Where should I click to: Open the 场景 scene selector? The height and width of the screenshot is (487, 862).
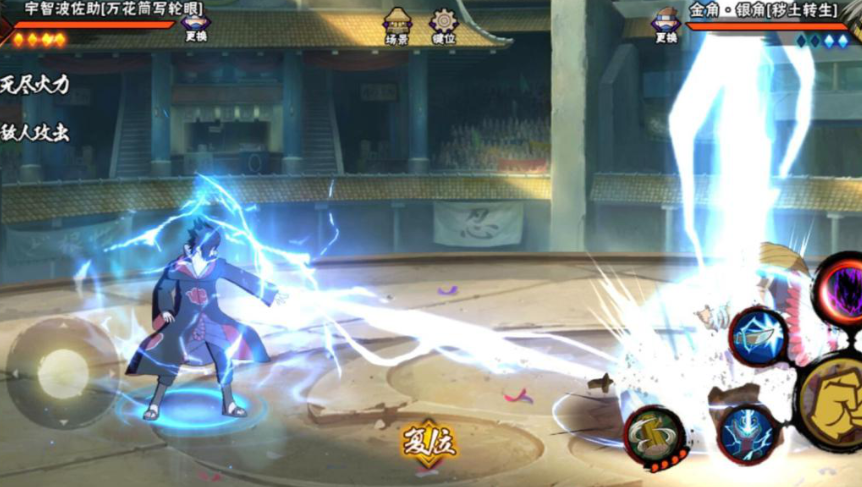pyautogui.click(x=397, y=25)
